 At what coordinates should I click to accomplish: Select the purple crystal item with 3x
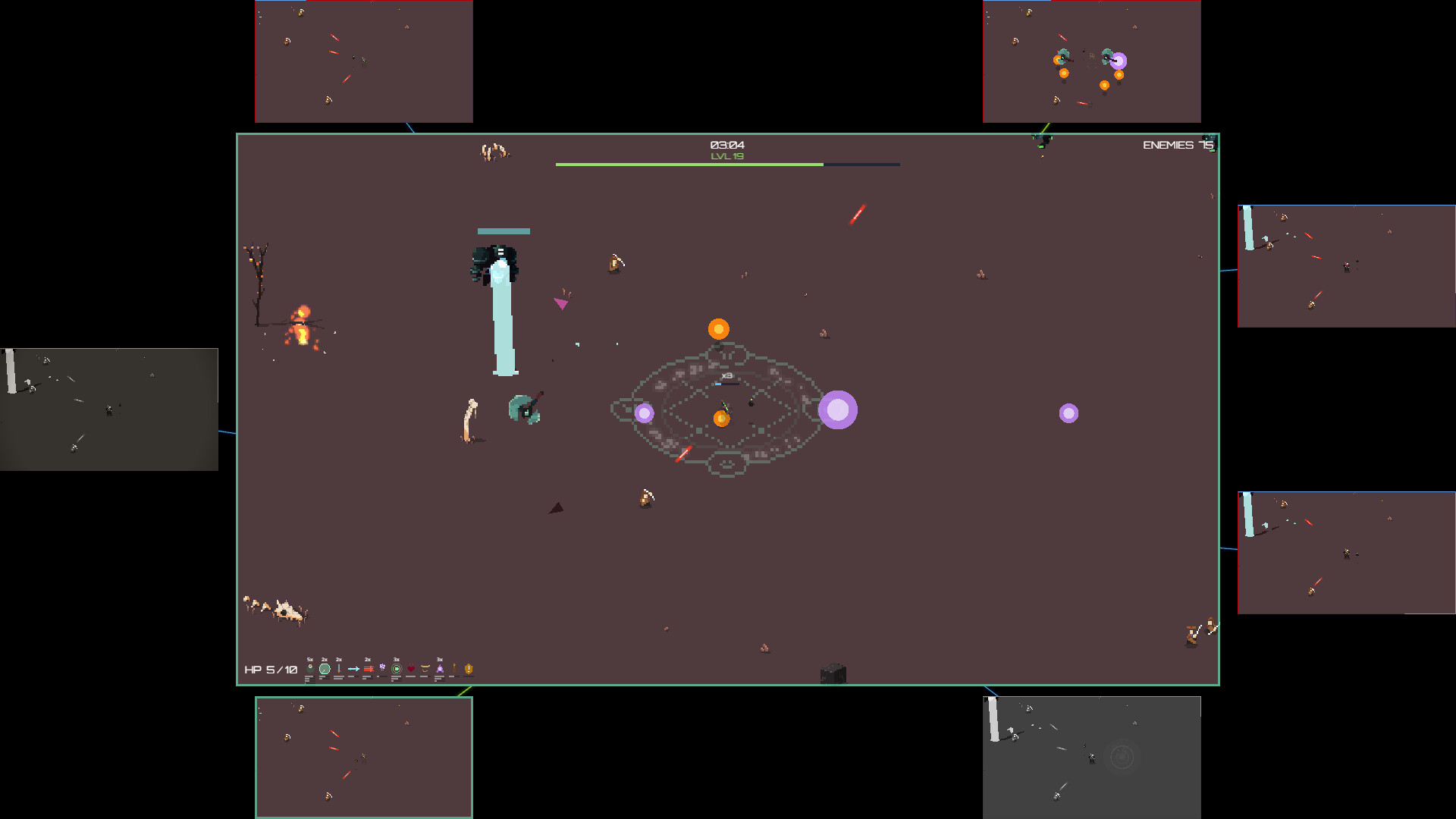click(x=440, y=669)
